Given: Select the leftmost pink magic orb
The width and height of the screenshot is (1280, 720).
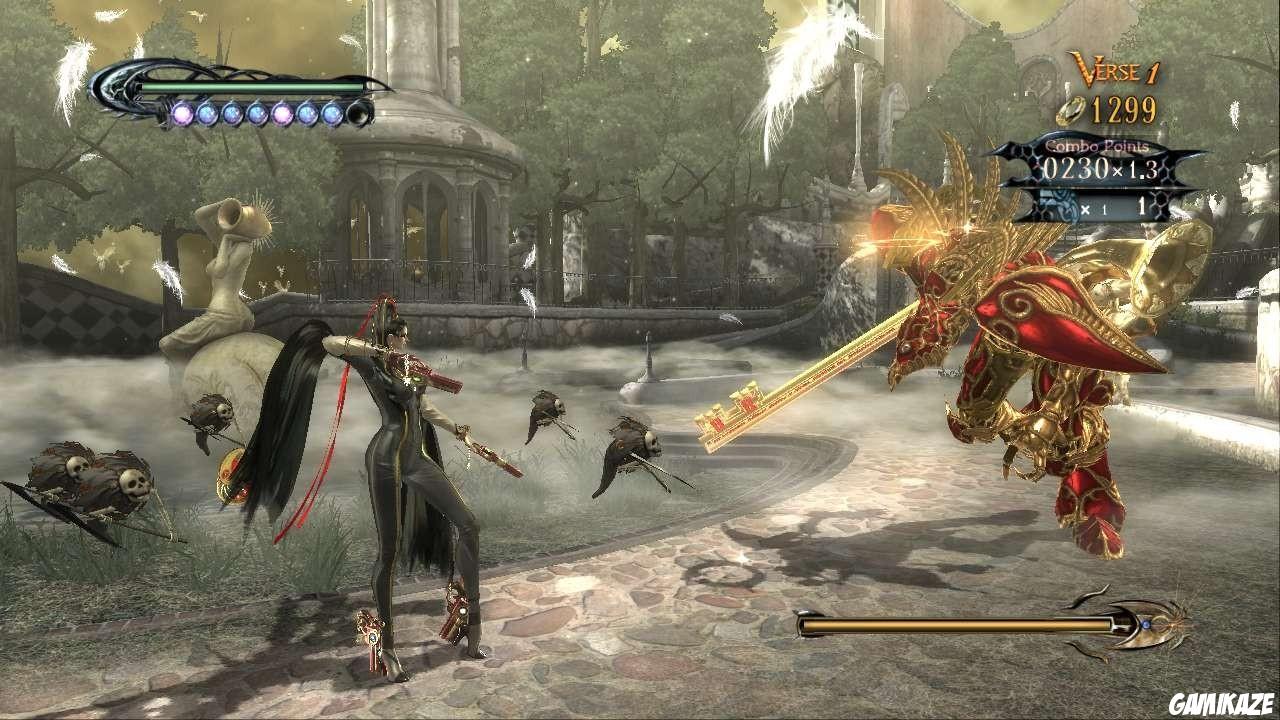Looking at the screenshot, I should click(x=184, y=113).
